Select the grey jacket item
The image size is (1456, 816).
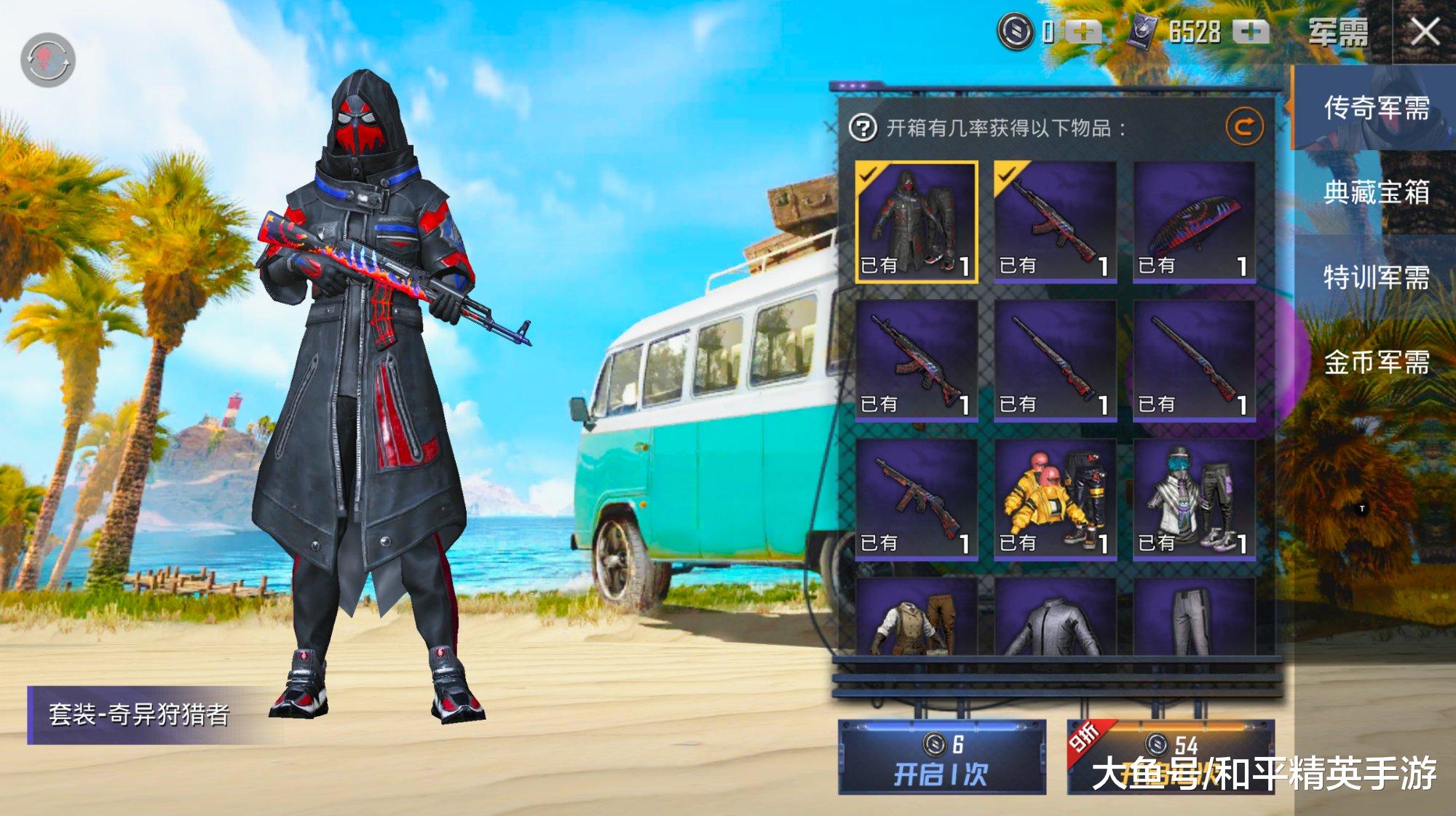click(x=1055, y=619)
